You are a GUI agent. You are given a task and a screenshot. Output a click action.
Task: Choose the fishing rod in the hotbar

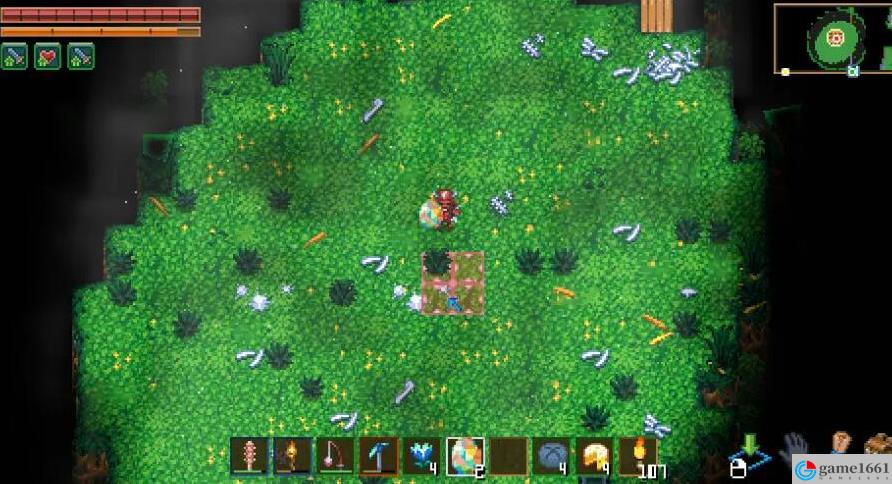336,456
